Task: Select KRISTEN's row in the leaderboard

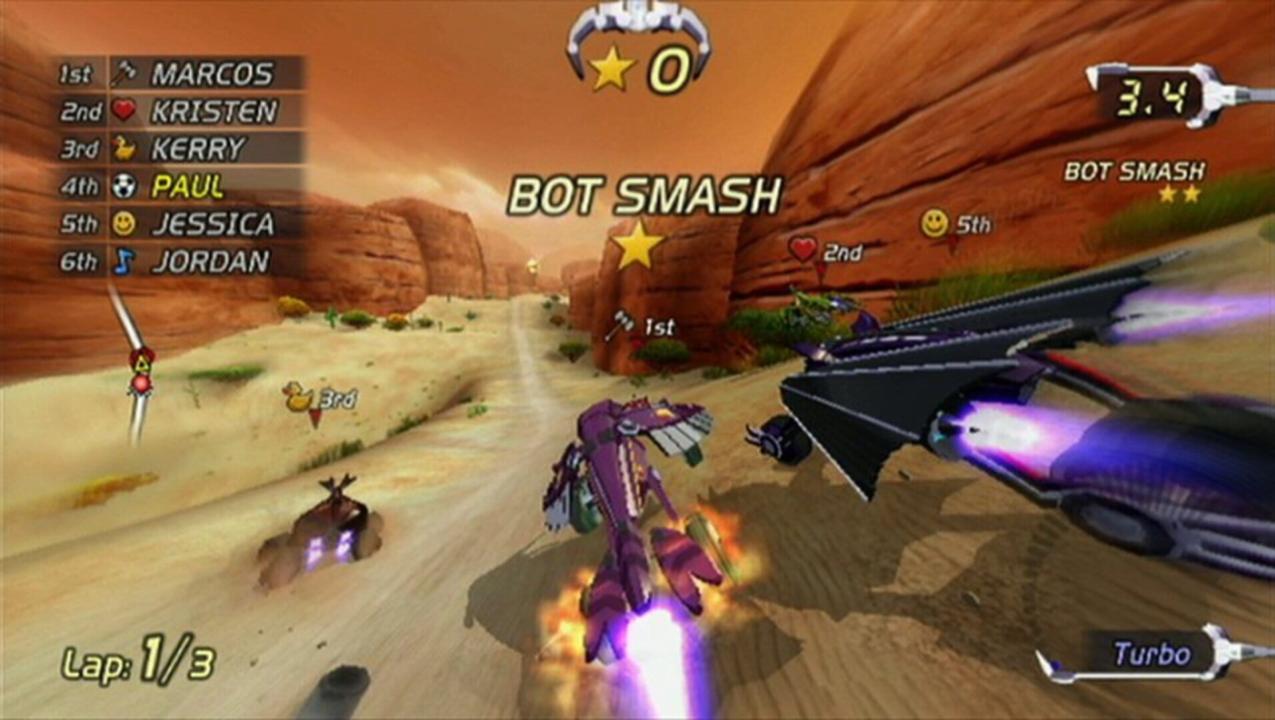Action: [x=180, y=111]
